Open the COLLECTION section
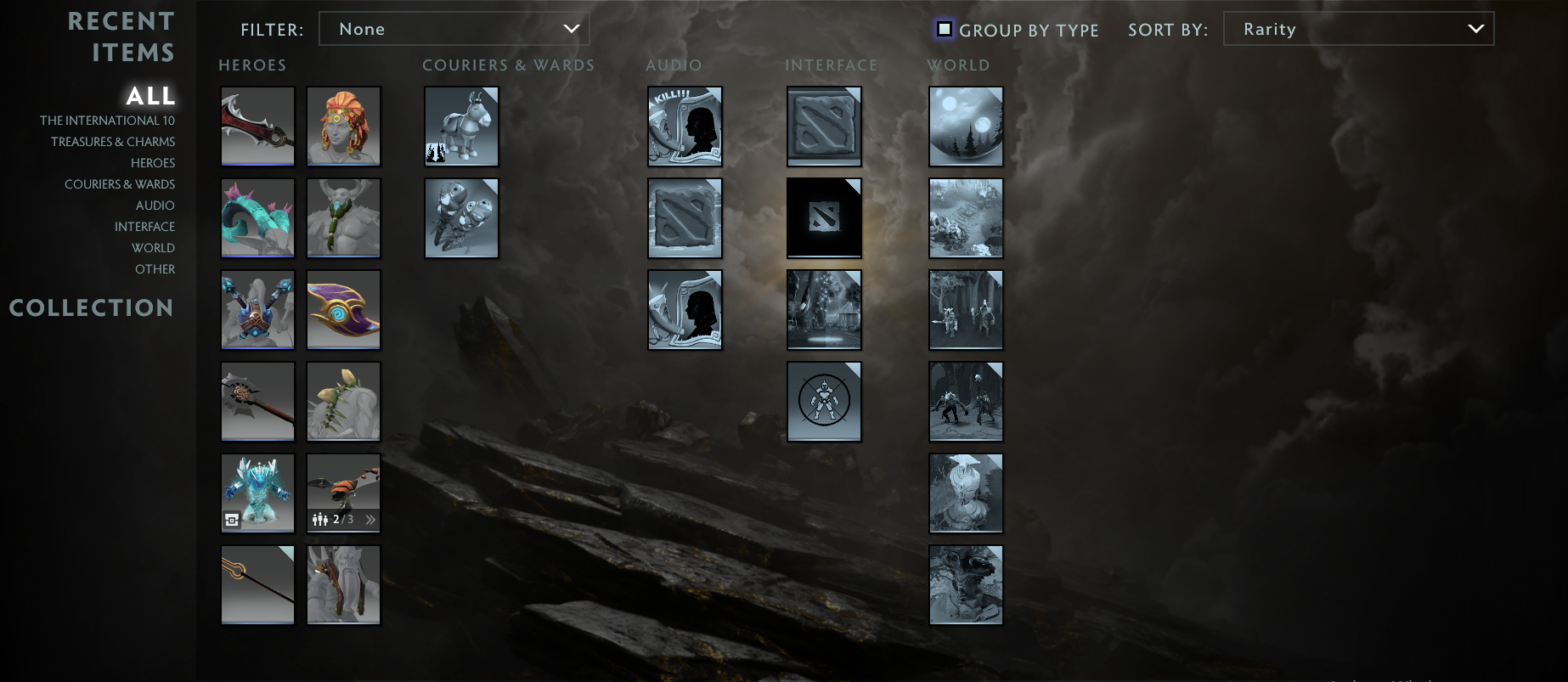 pos(91,307)
